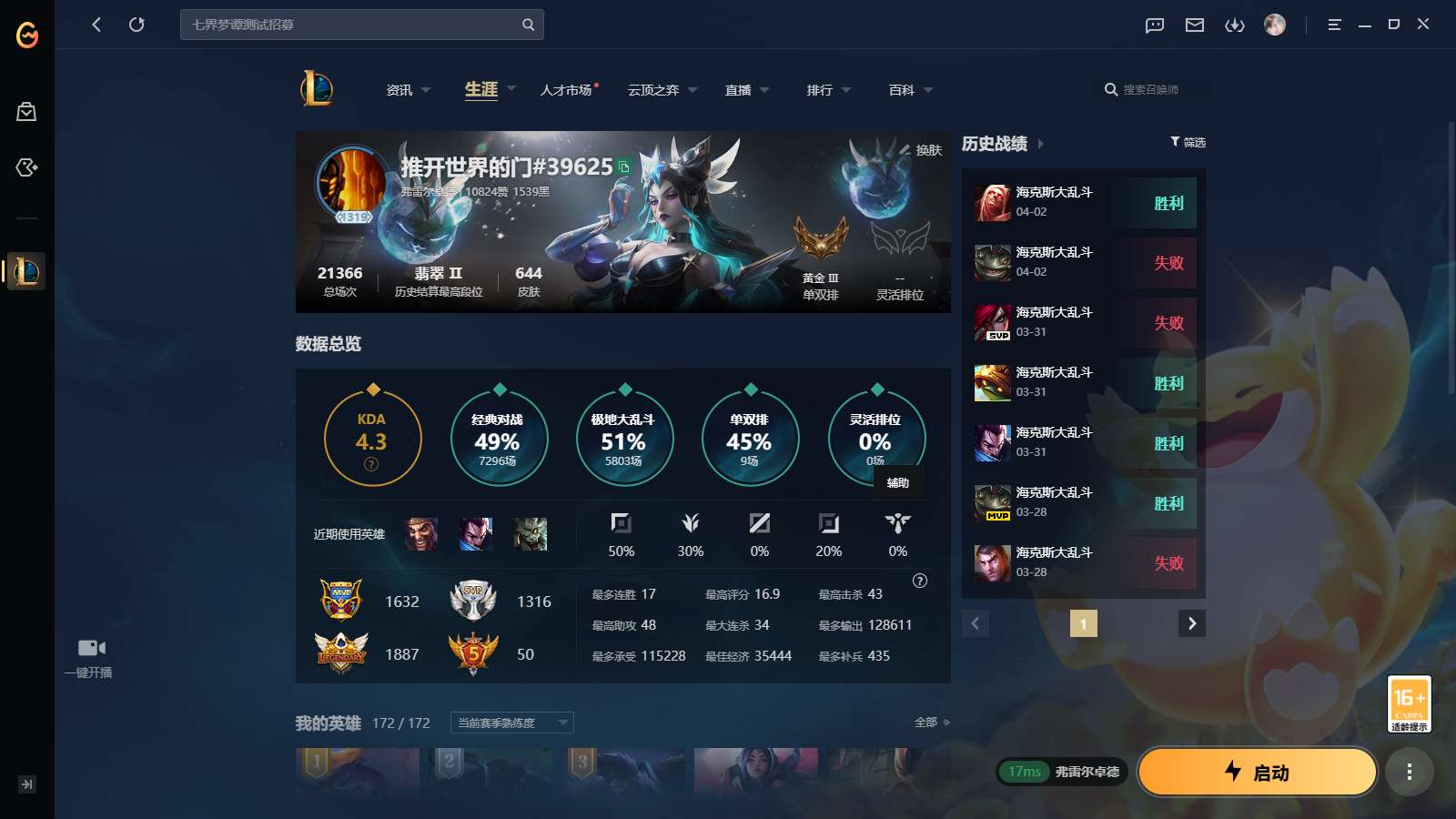Click the 一键开播 streaming camera icon
The image size is (1456, 819).
click(x=90, y=646)
